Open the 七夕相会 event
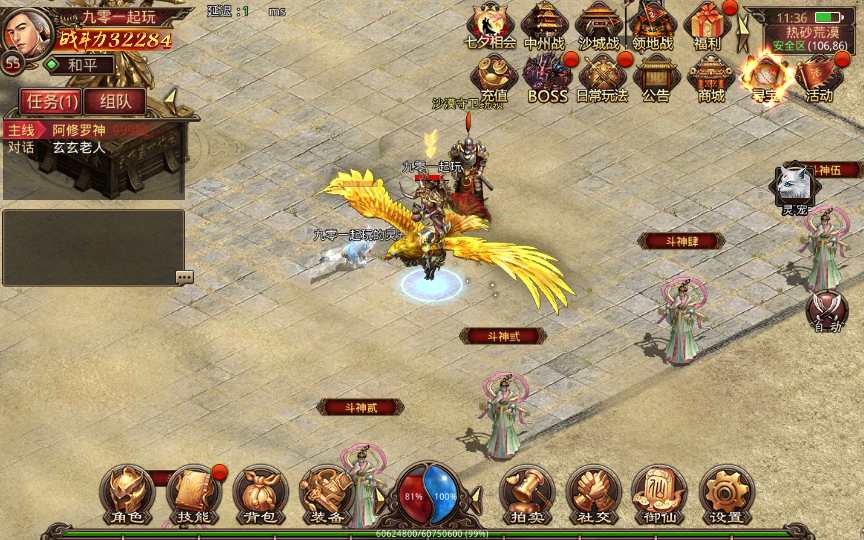Viewport: 864px width, 540px height. [490, 25]
